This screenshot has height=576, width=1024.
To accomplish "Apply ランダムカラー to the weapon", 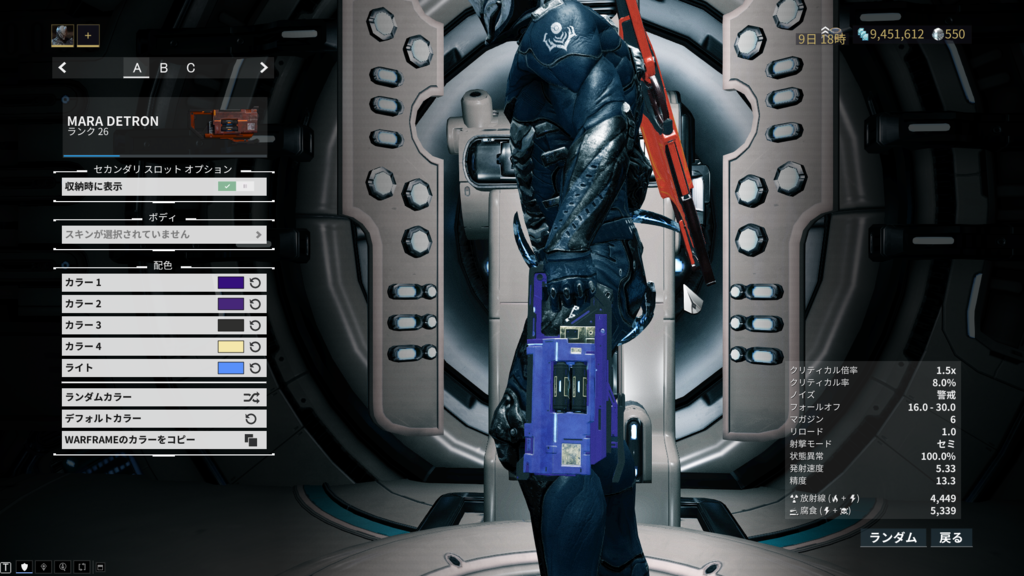I will tap(164, 397).
